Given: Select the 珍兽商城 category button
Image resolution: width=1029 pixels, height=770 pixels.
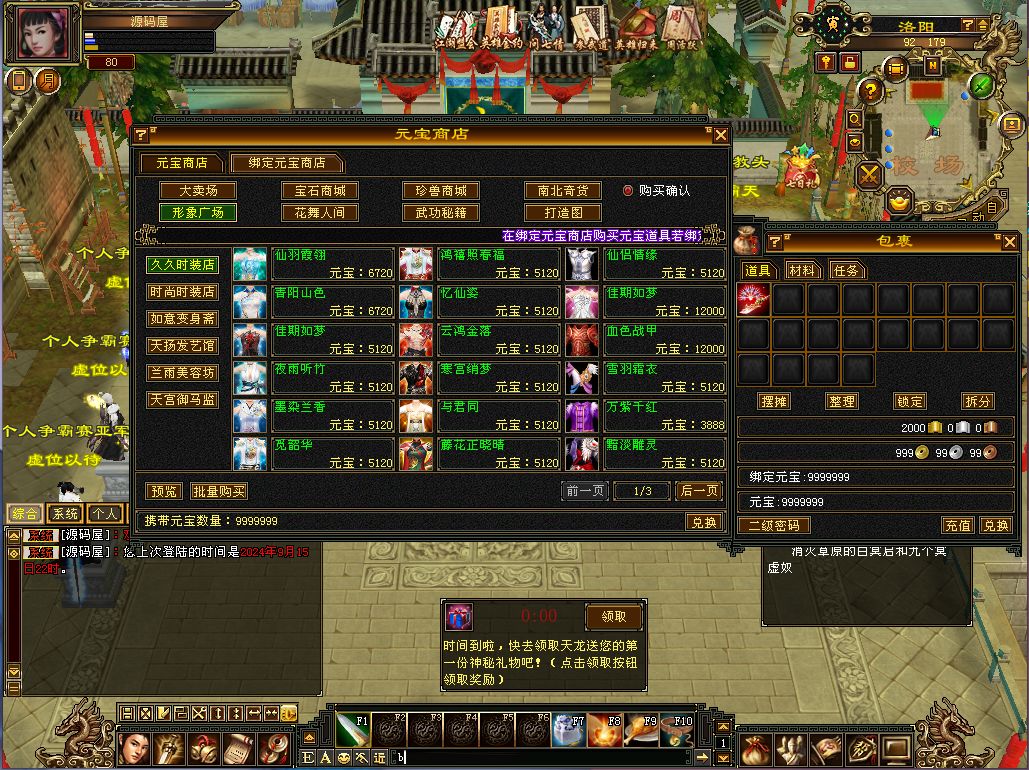Looking at the screenshot, I should 441,191.
